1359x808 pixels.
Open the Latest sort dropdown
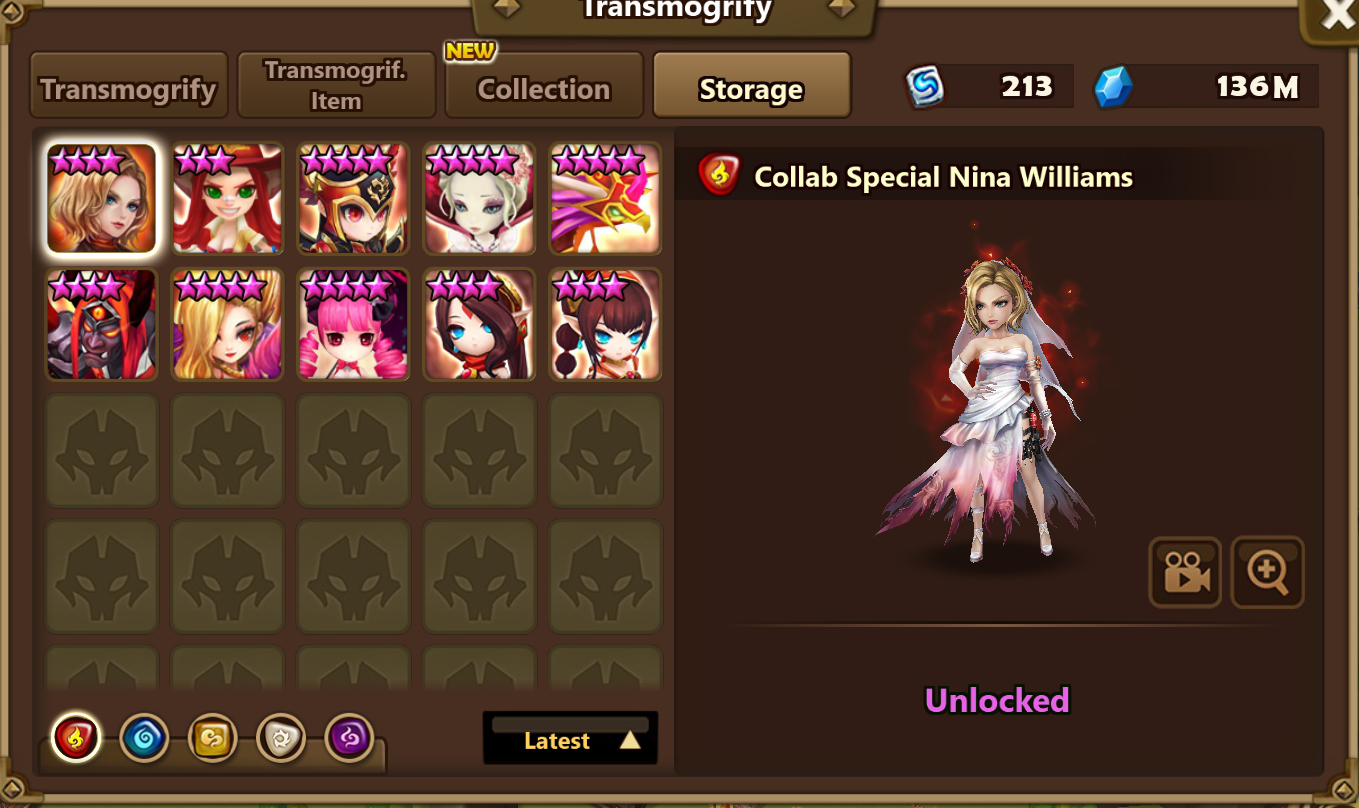pyautogui.click(x=570, y=739)
